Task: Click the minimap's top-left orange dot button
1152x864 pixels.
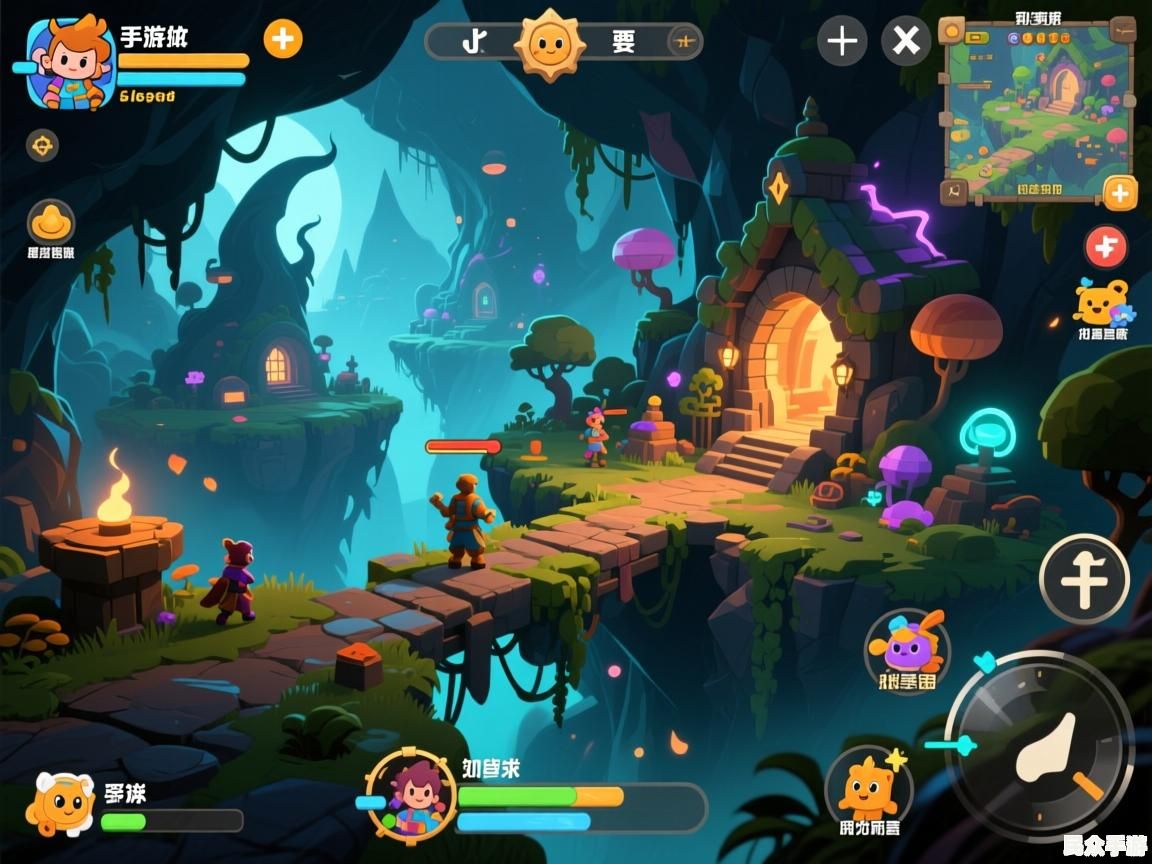Action: click(x=952, y=30)
